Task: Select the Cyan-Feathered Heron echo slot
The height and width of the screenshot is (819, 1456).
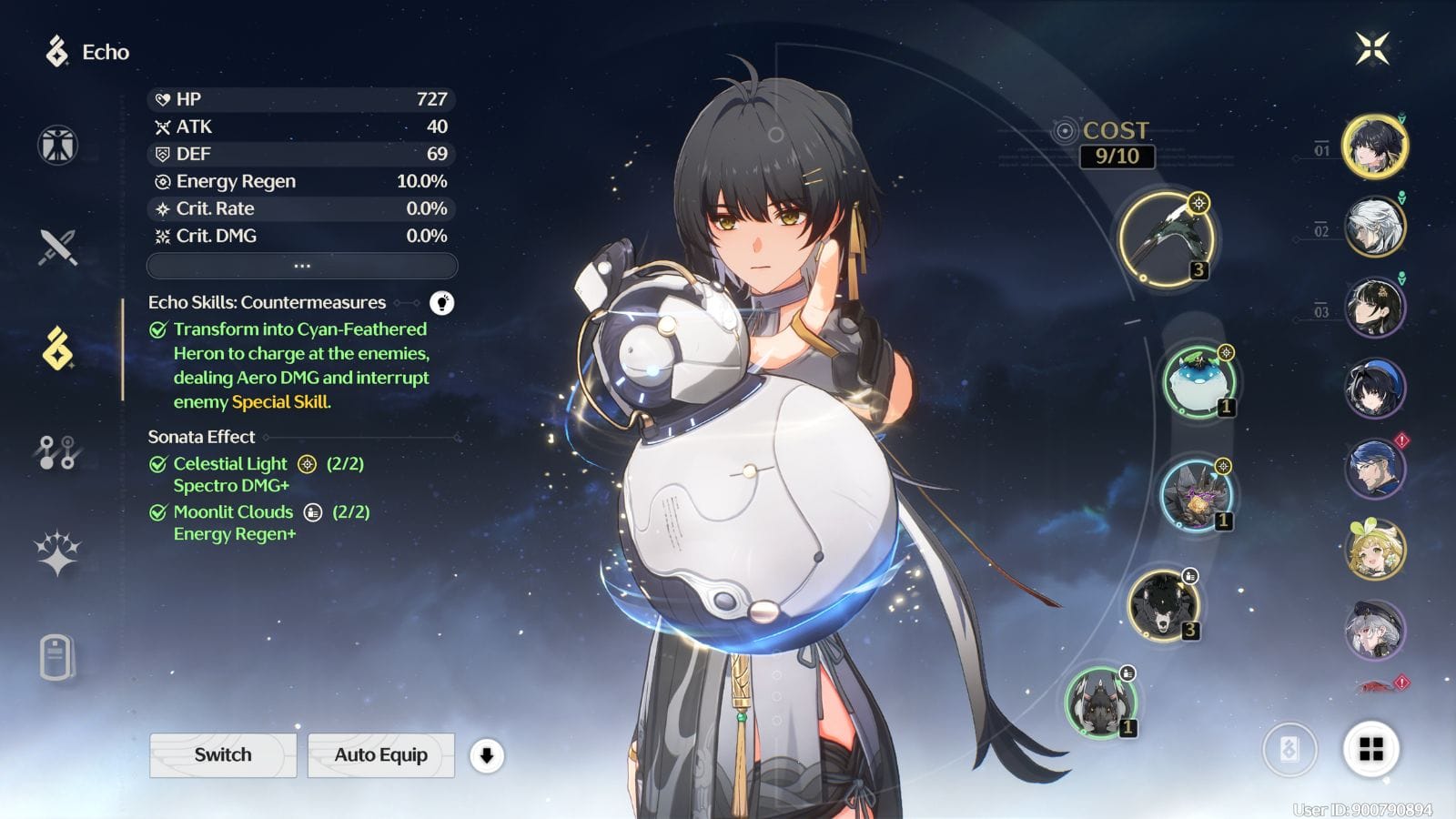Action: coord(1167,238)
